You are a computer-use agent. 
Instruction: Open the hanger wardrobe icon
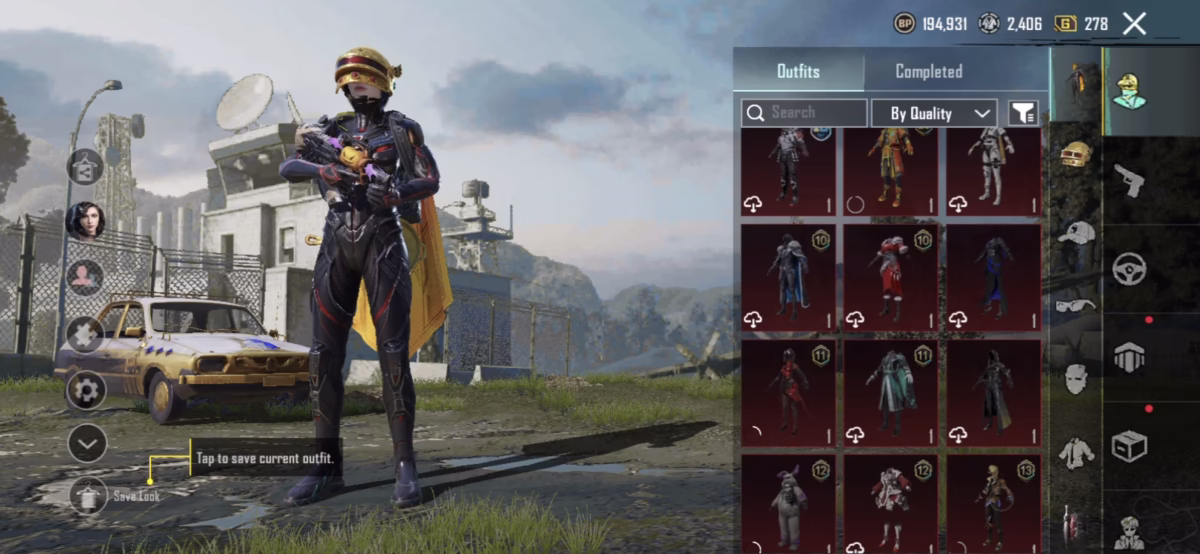pos(86,166)
